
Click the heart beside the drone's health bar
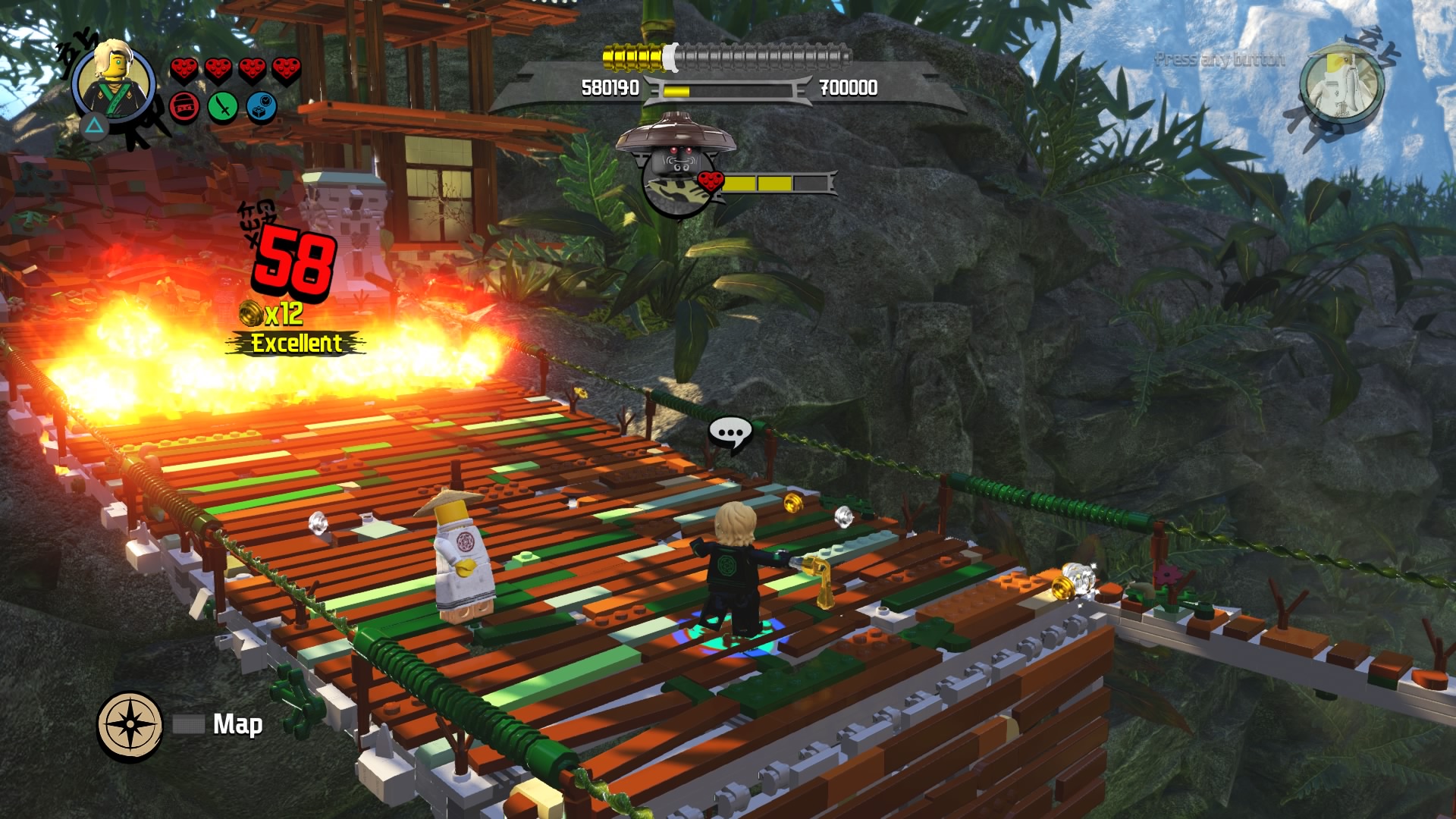click(711, 182)
